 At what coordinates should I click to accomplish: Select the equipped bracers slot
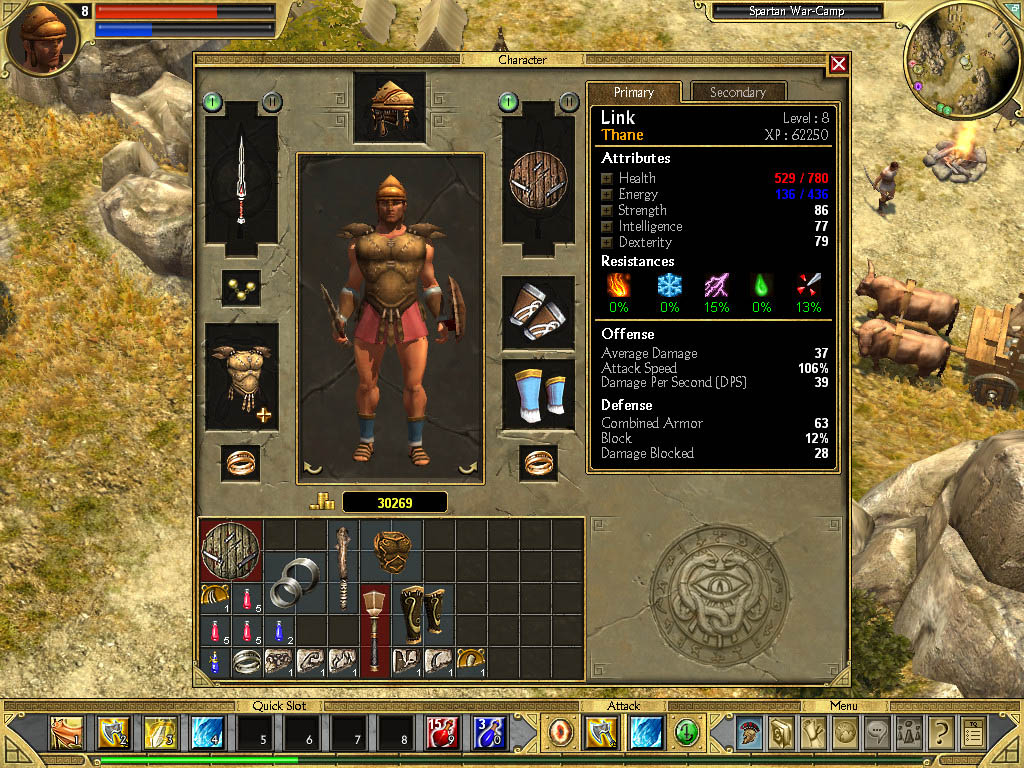(x=538, y=312)
